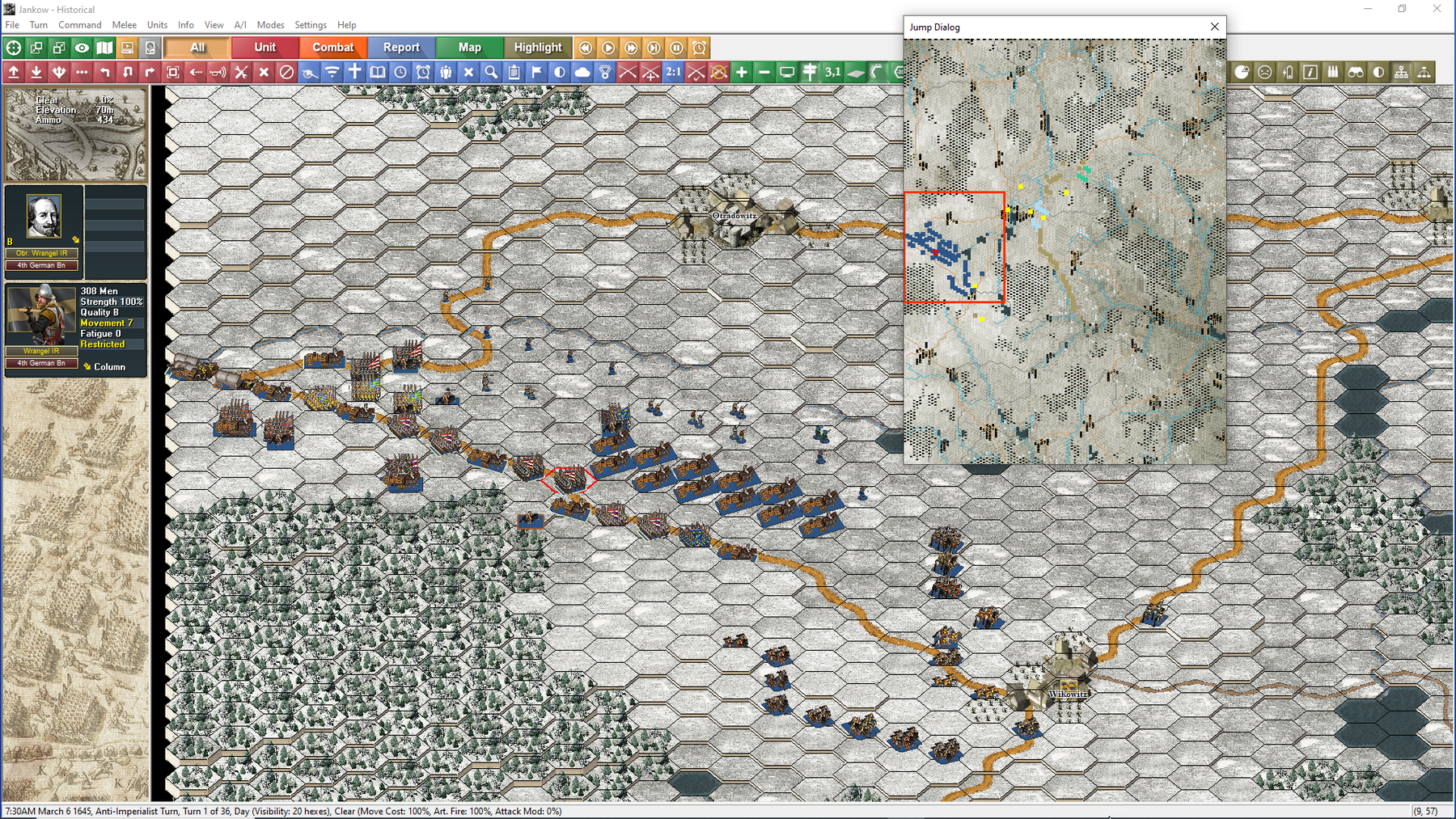The height and width of the screenshot is (819, 1456).
Task: Toggle the flag objectives display
Action: [x=536, y=73]
